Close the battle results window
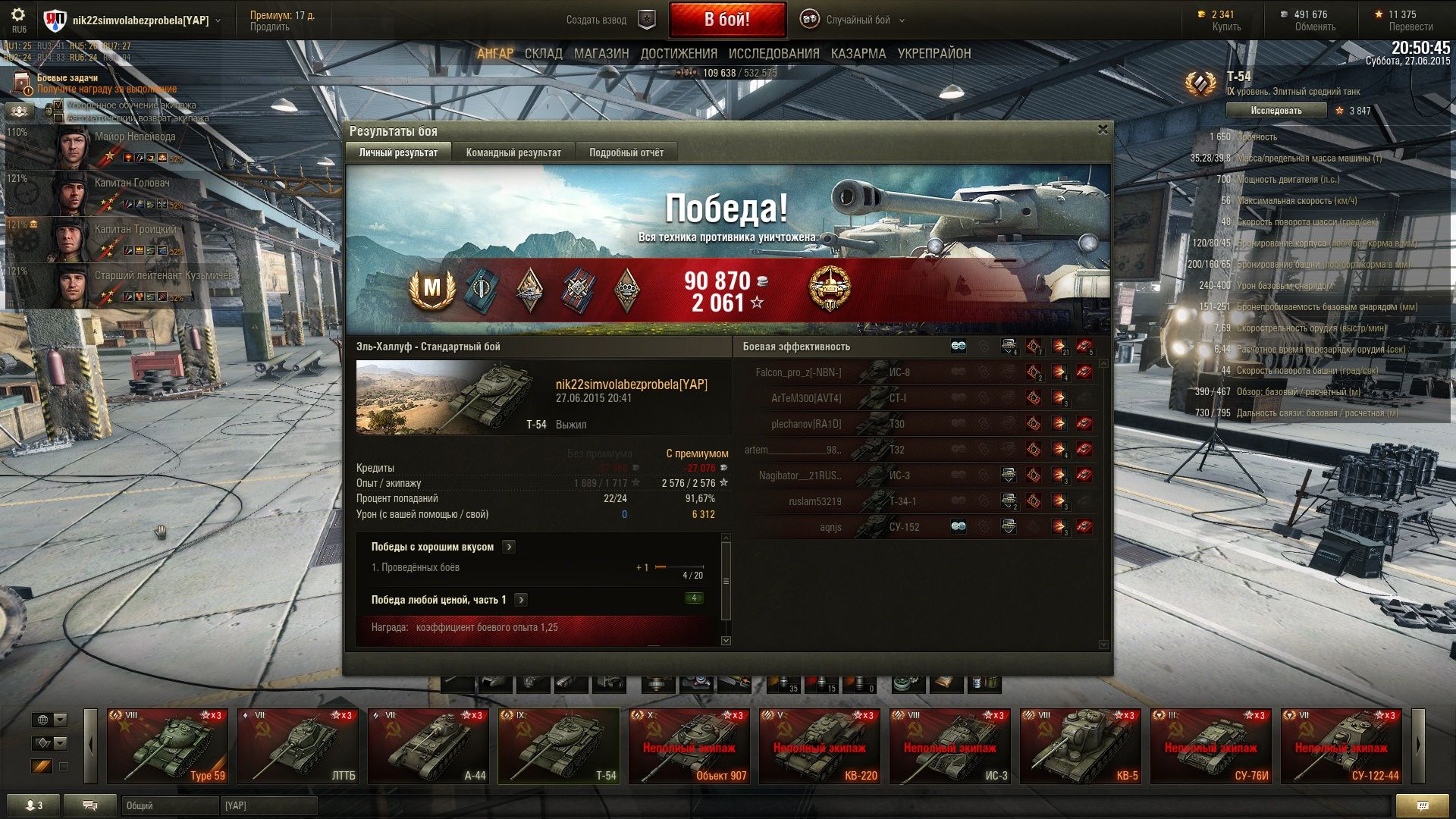The image size is (1456, 819). 1103,130
